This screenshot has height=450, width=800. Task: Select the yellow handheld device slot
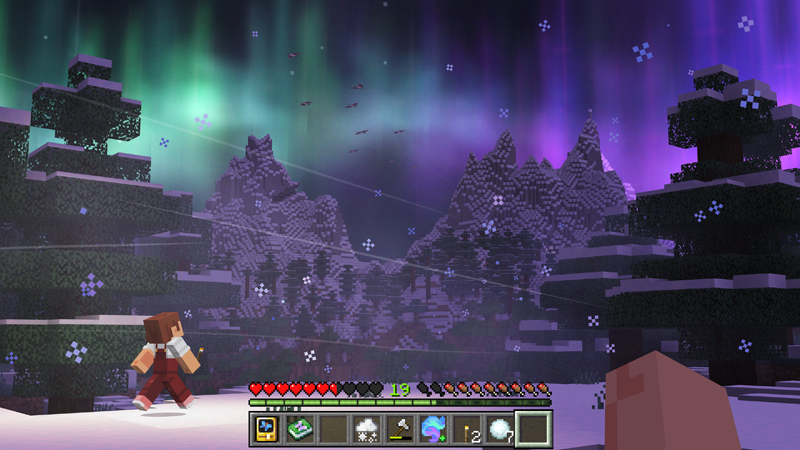click(266, 430)
